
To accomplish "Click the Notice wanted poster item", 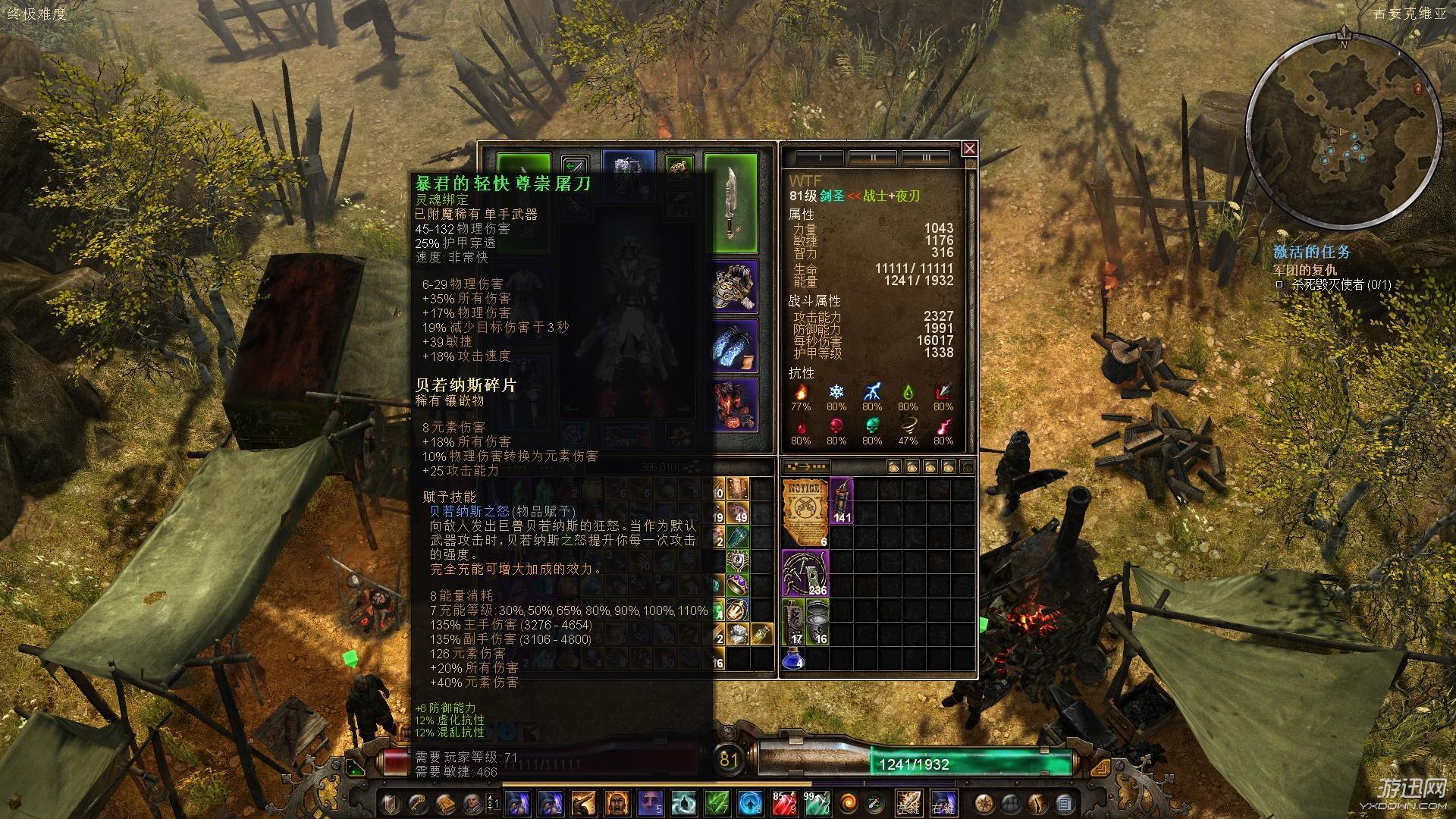I will point(805,511).
